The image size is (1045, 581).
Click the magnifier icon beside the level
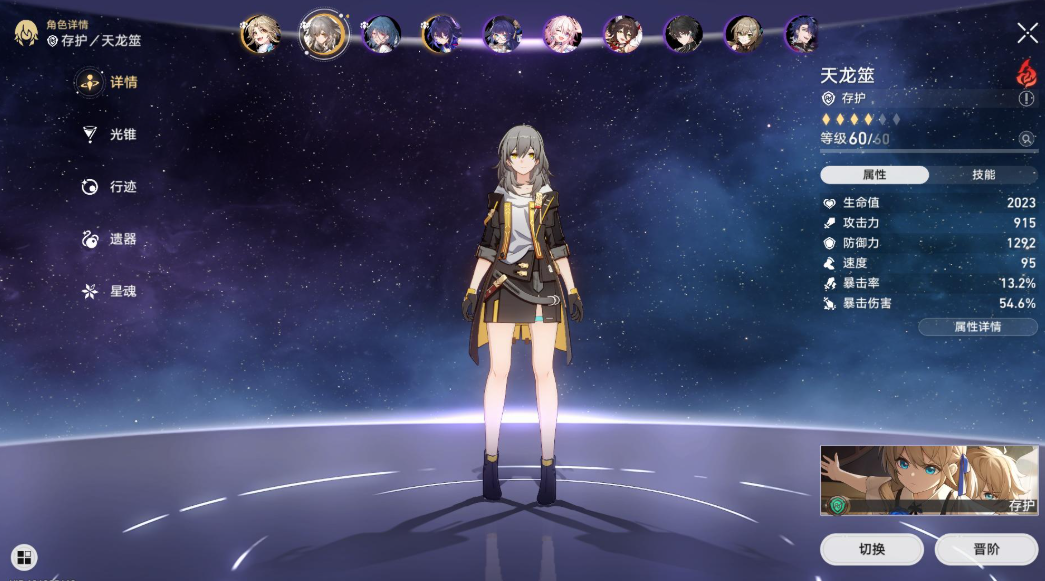click(x=1026, y=139)
